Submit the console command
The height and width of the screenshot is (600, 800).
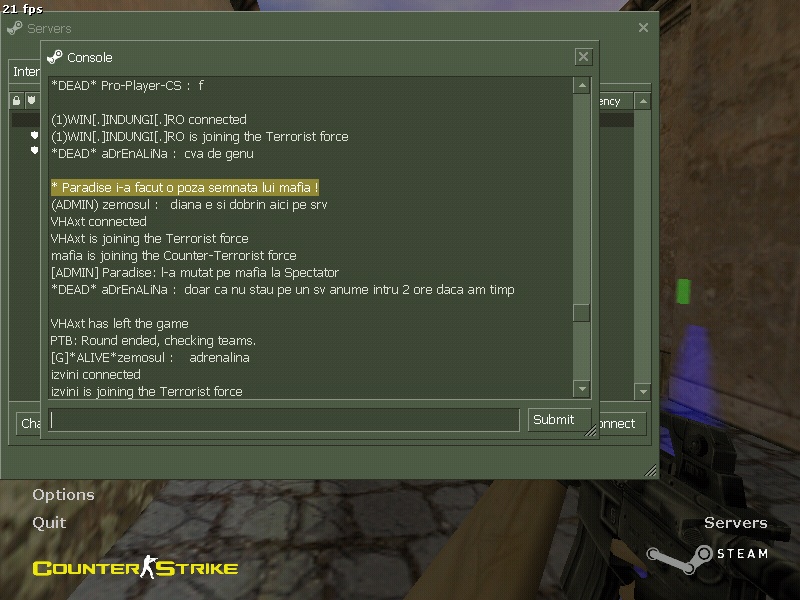553,420
